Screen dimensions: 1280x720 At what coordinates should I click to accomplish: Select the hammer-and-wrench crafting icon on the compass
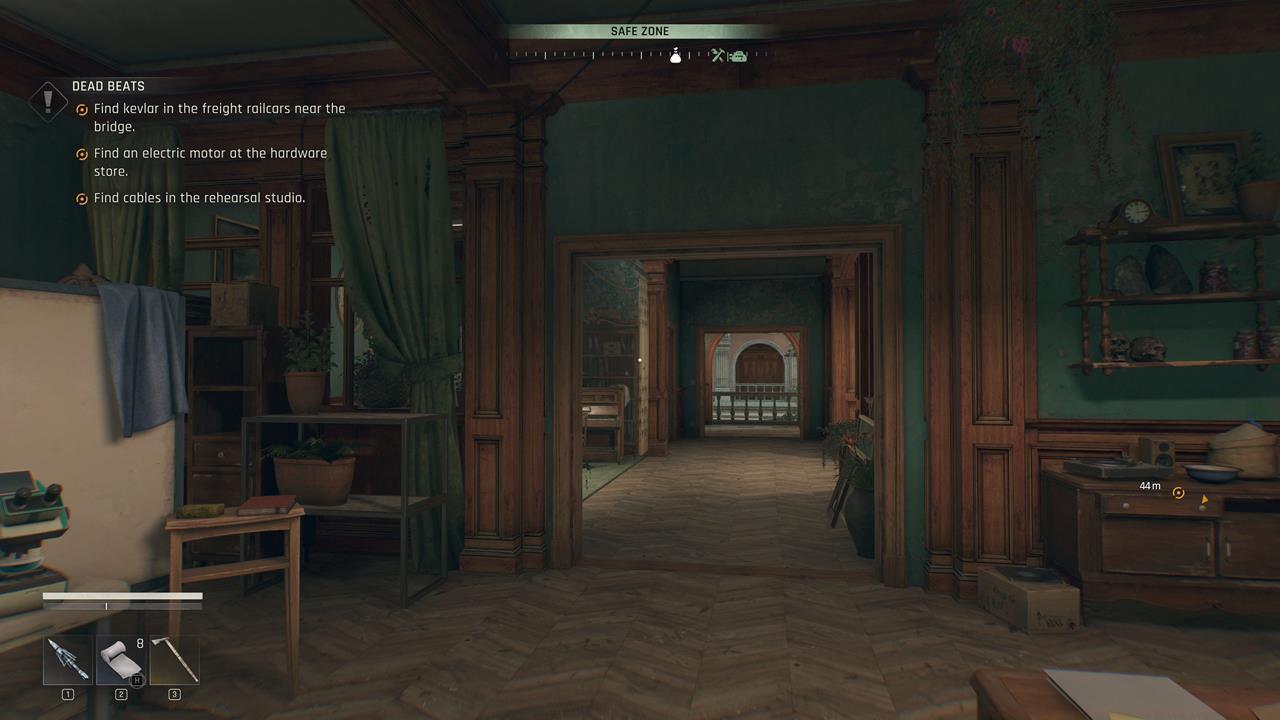718,56
